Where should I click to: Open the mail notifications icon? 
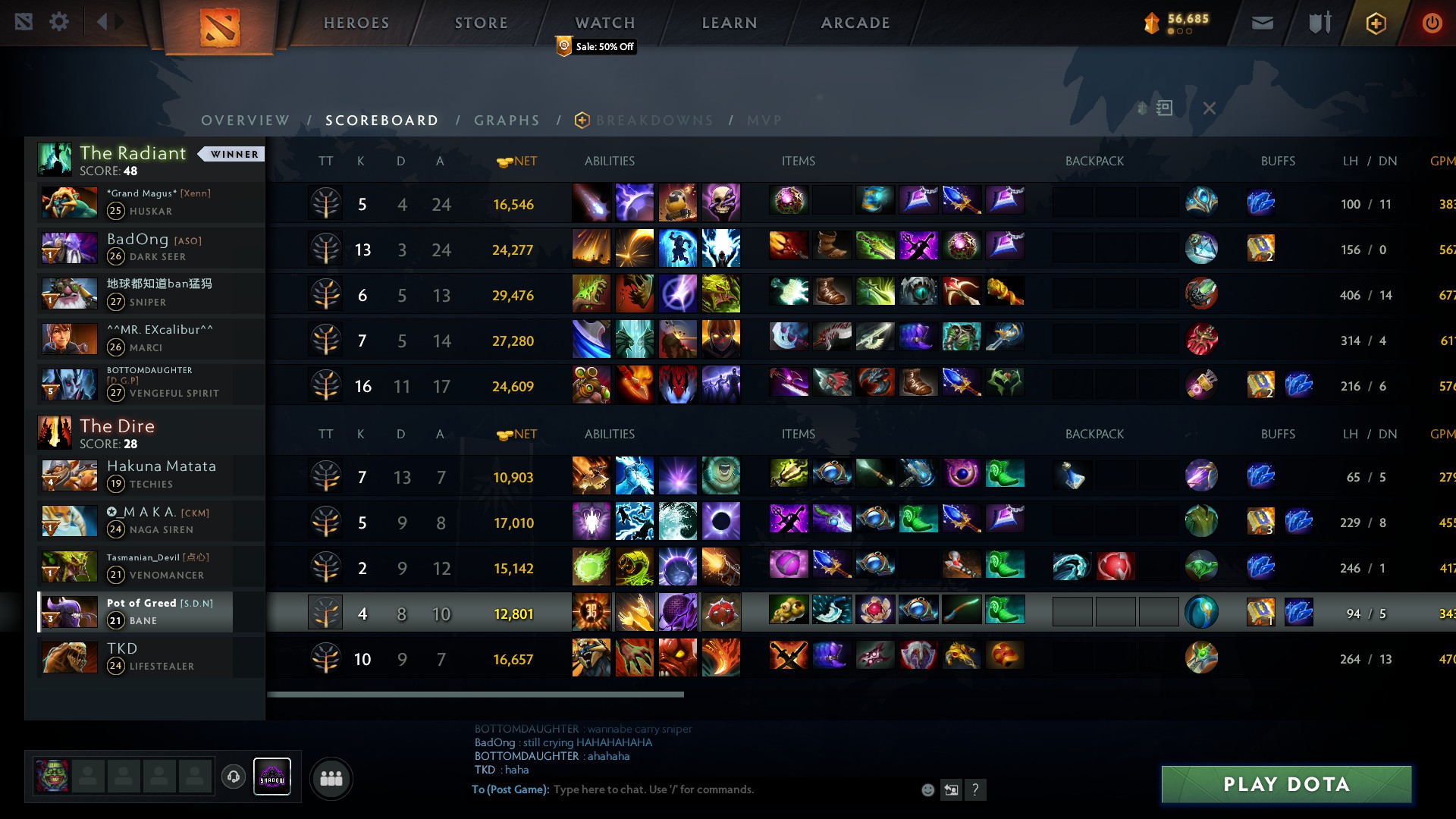pos(1261,22)
